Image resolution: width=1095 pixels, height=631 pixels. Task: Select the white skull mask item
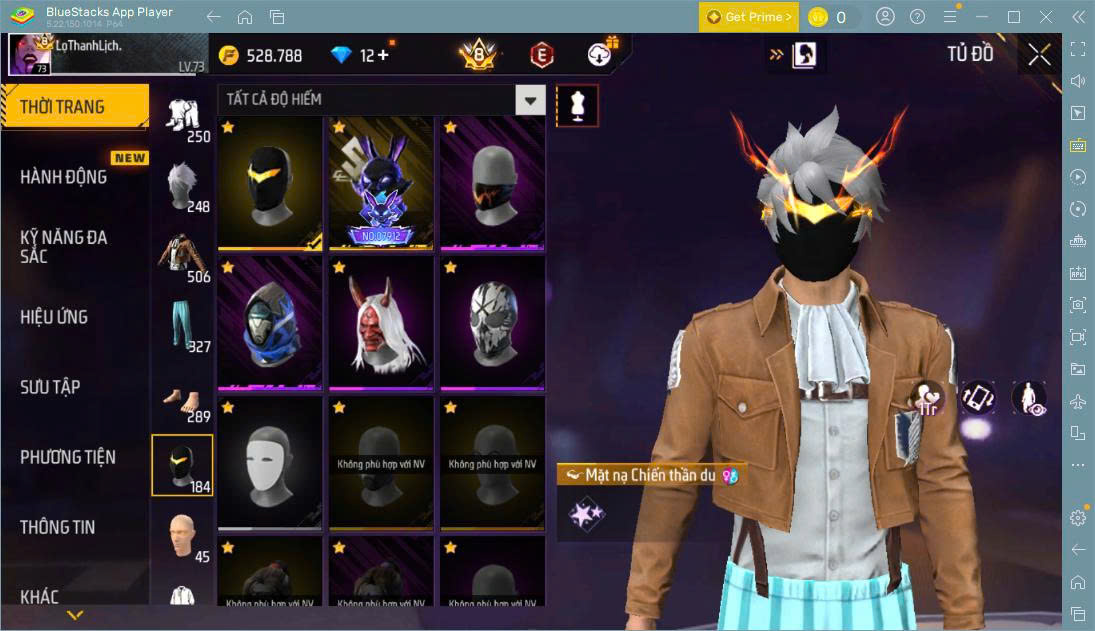pyautogui.click(x=492, y=321)
